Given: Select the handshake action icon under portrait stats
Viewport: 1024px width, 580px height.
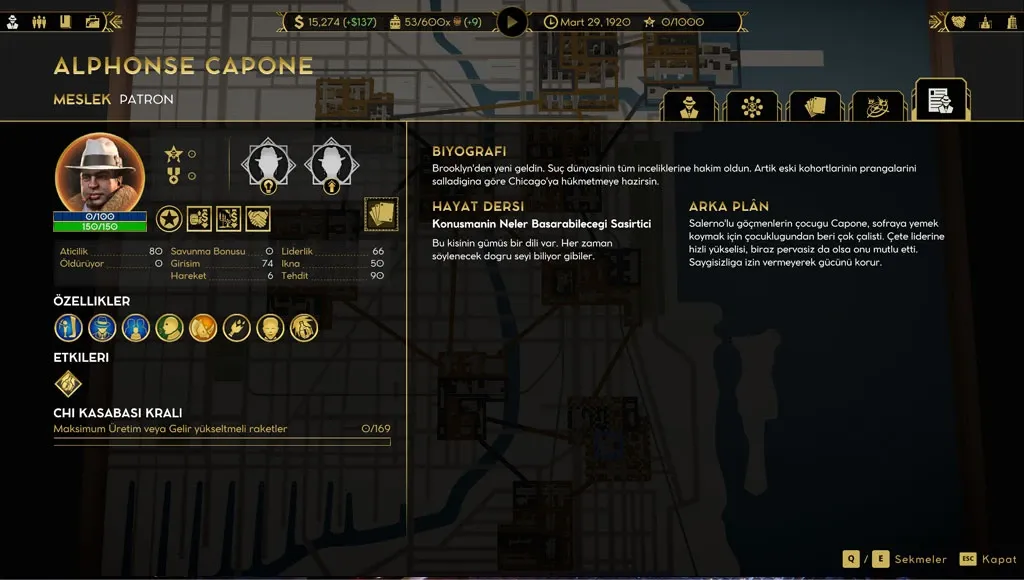Looking at the screenshot, I should [258, 218].
